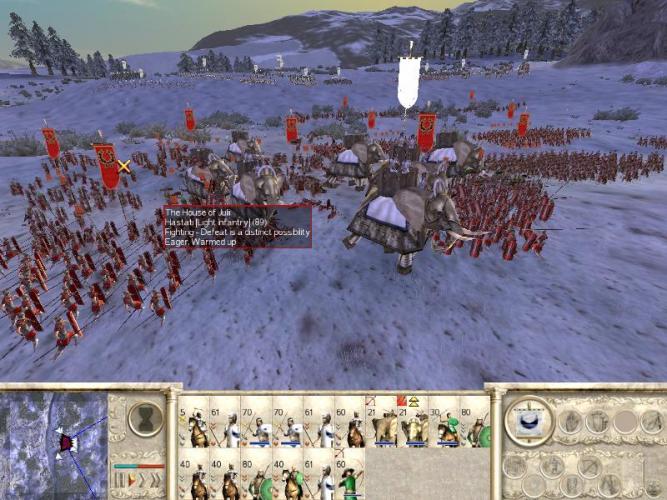Select the general's 5-man cavalry card
667x500 pixels.
pos(198,425)
